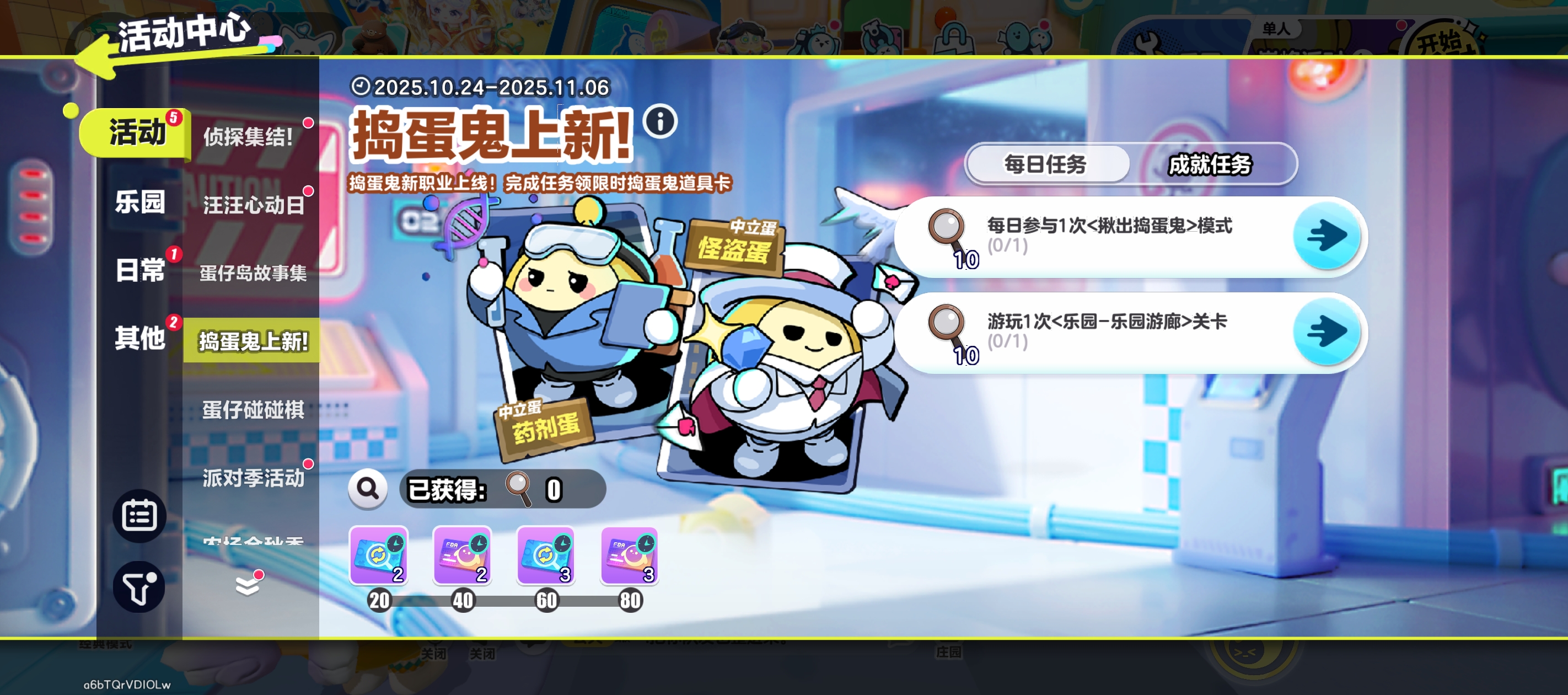The width and height of the screenshot is (1568, 695).
Task: Claim the reward card at the 20 milestone
Action: point(379,555)
